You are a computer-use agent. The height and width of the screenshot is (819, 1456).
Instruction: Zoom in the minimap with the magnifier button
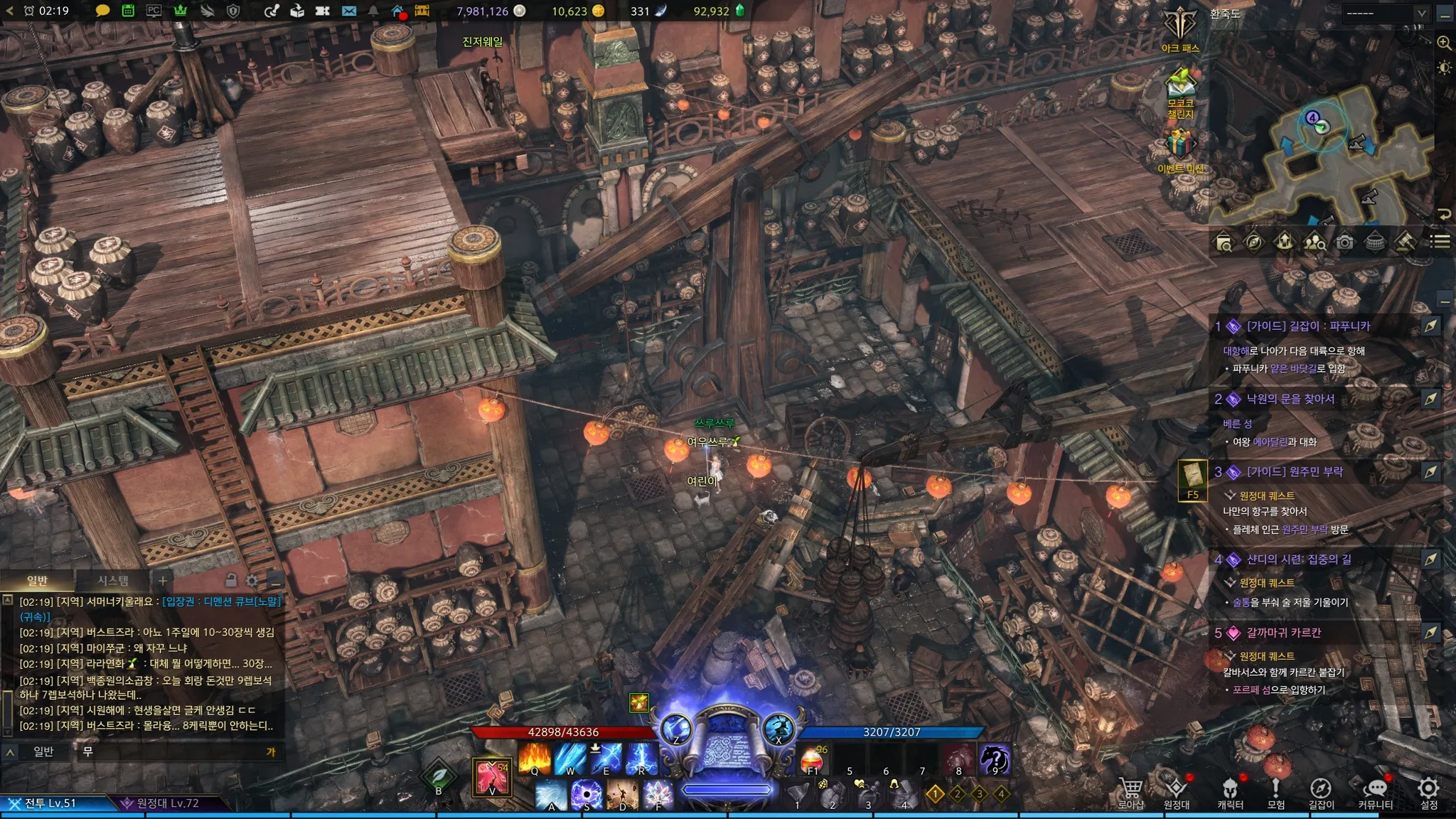click(x=1444, y=43)
